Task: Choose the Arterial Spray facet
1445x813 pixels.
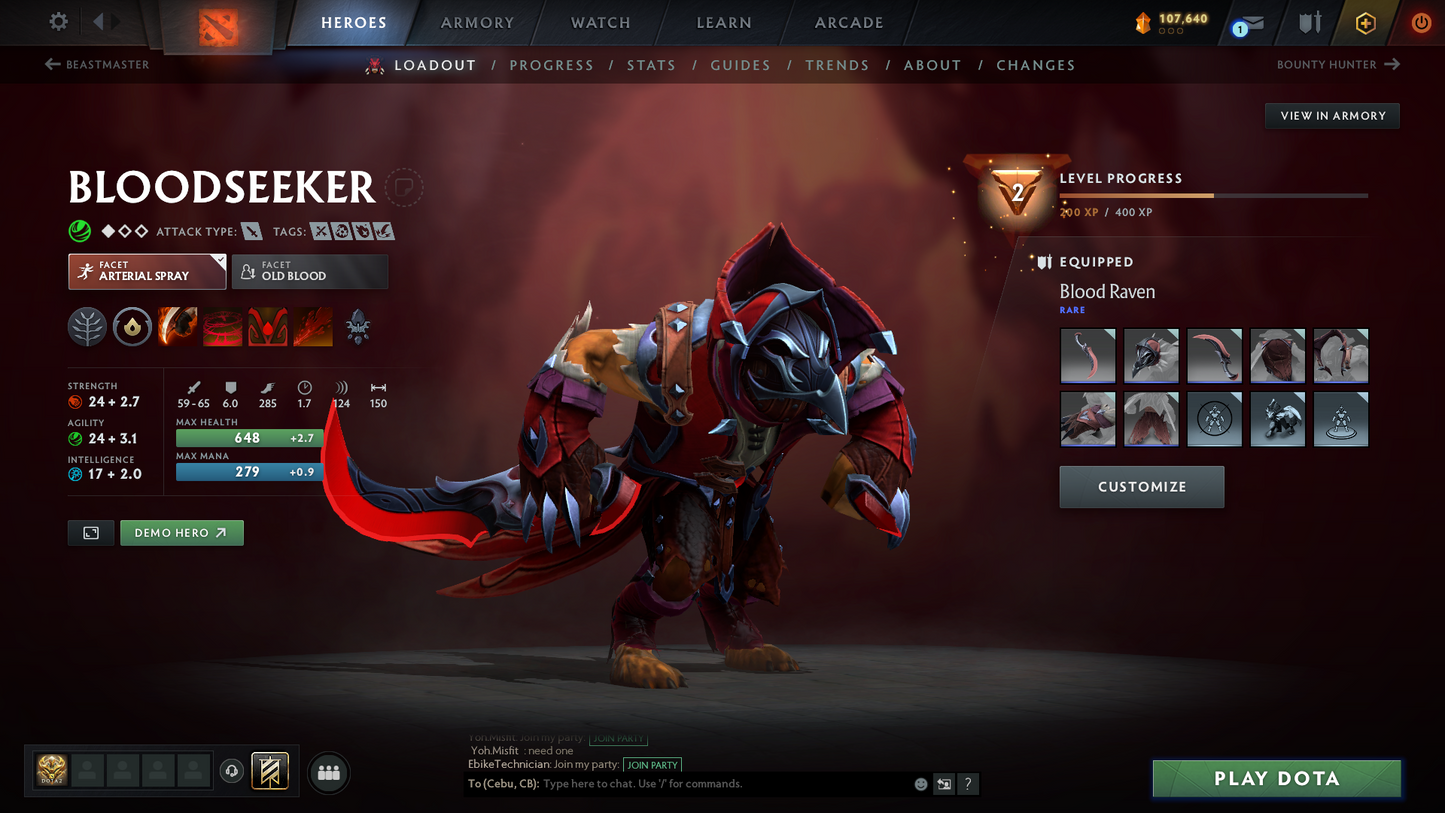Action: tap(147, 271)
